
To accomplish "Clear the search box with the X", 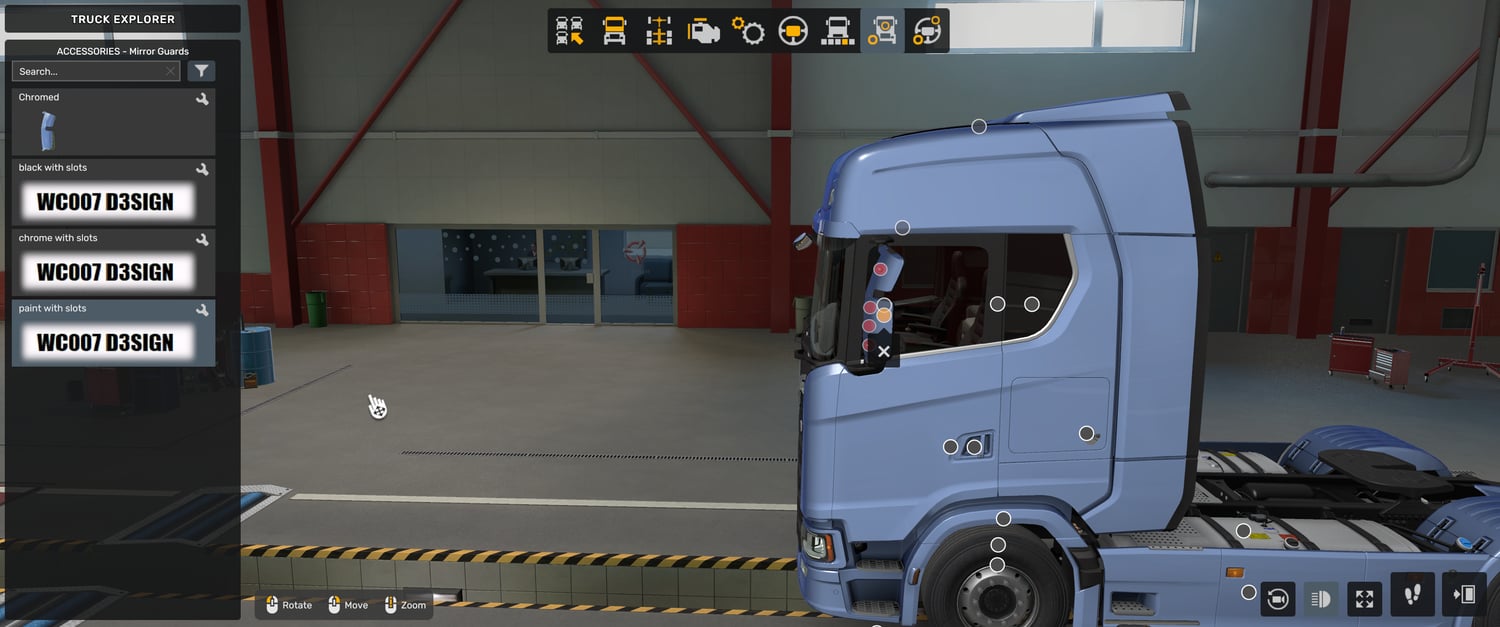I will pyautogui.click(x=170, y=72).
